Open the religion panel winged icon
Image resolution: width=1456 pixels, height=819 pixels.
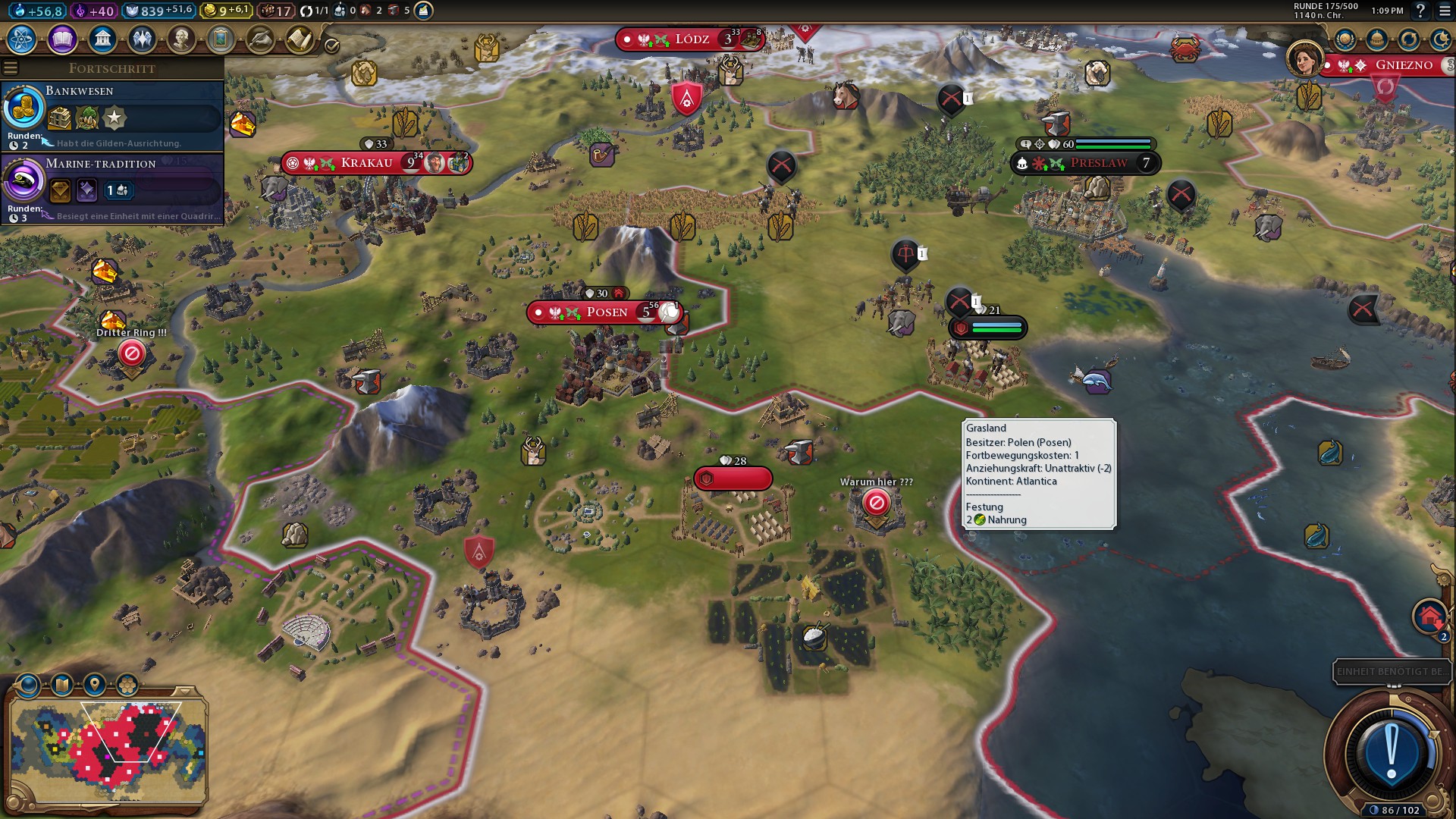(x=142, y=39)
